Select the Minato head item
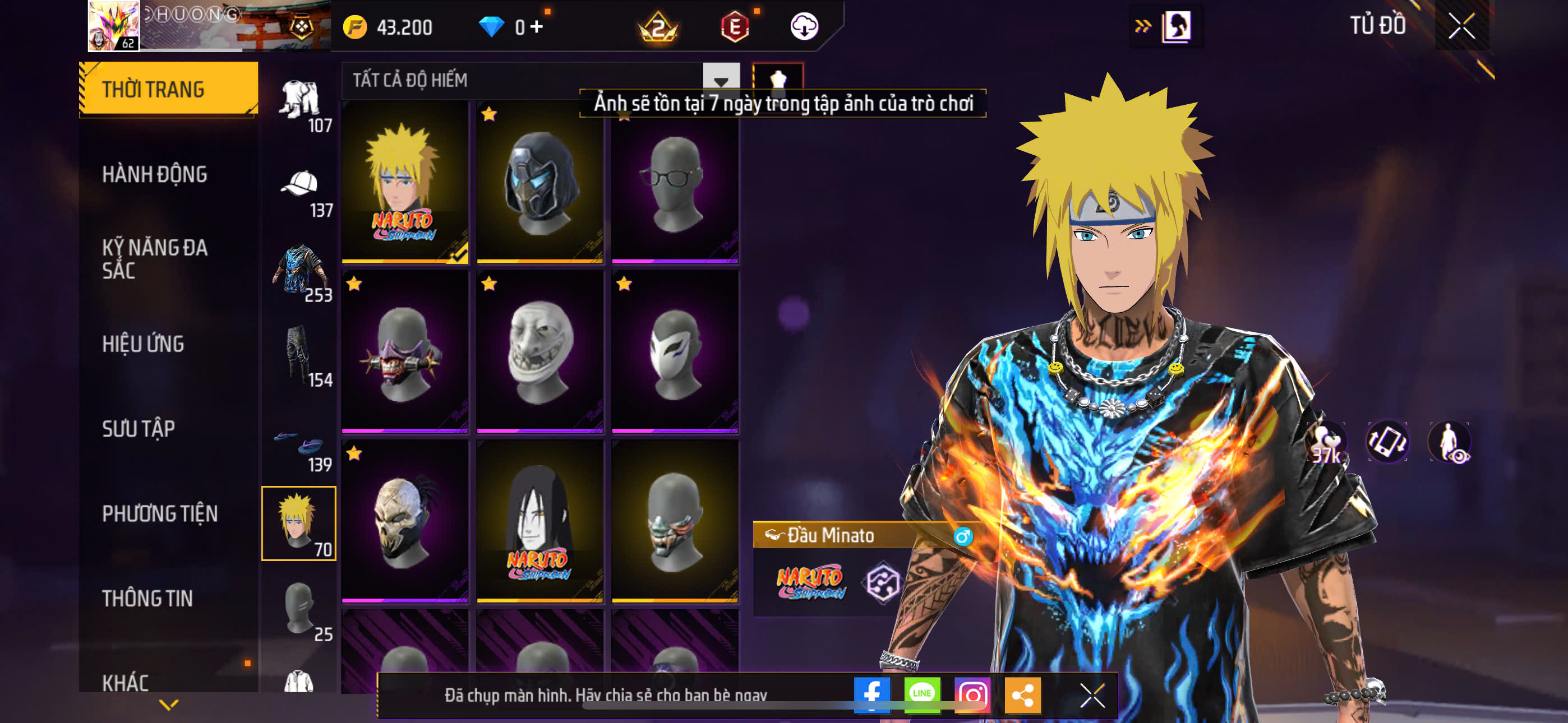Image resolution: width=1568 pixels, height=723 pixels. 405,182
